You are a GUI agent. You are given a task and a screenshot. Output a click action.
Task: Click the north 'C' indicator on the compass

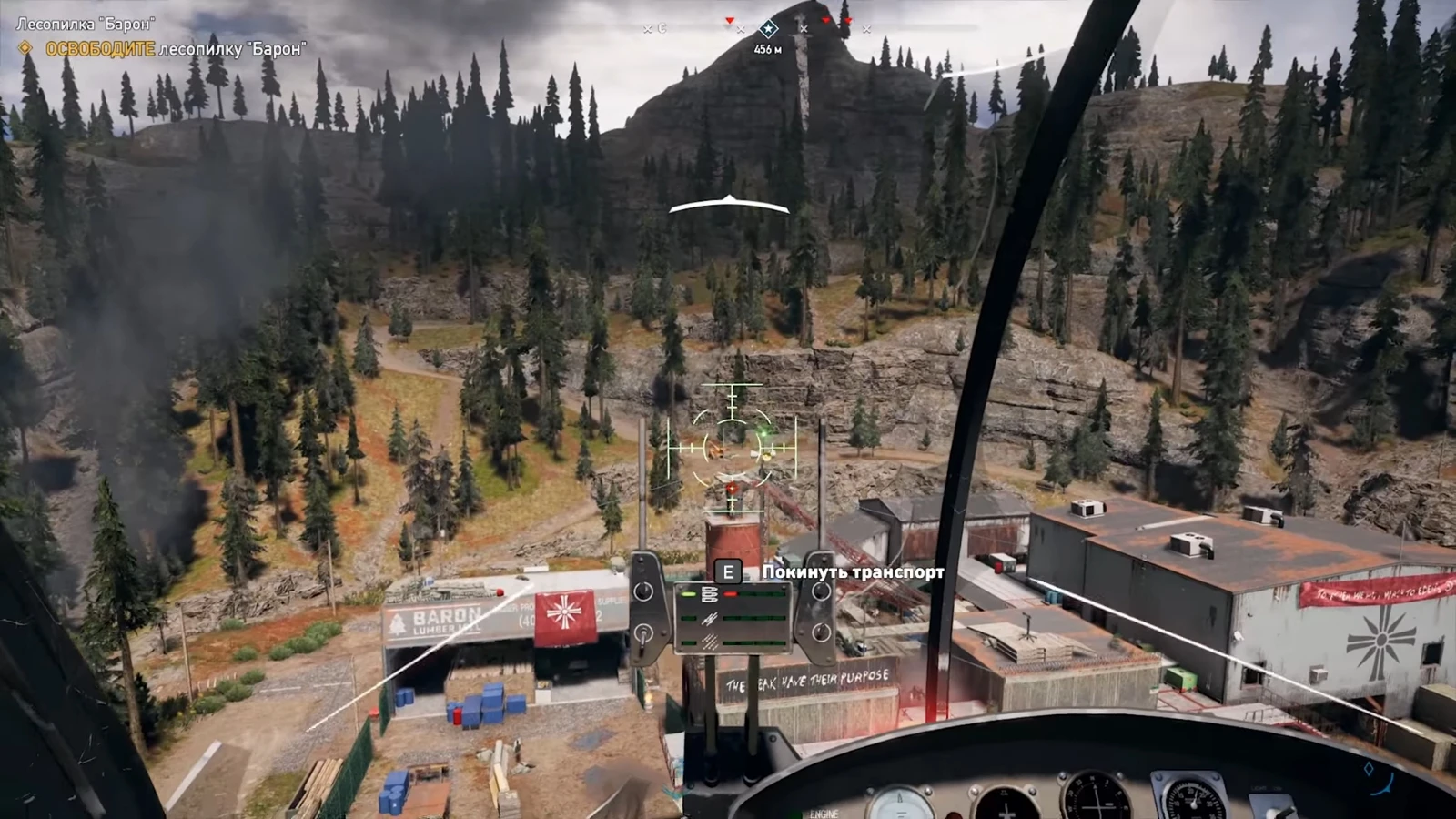pyautogui.click(x=662, y=29)
